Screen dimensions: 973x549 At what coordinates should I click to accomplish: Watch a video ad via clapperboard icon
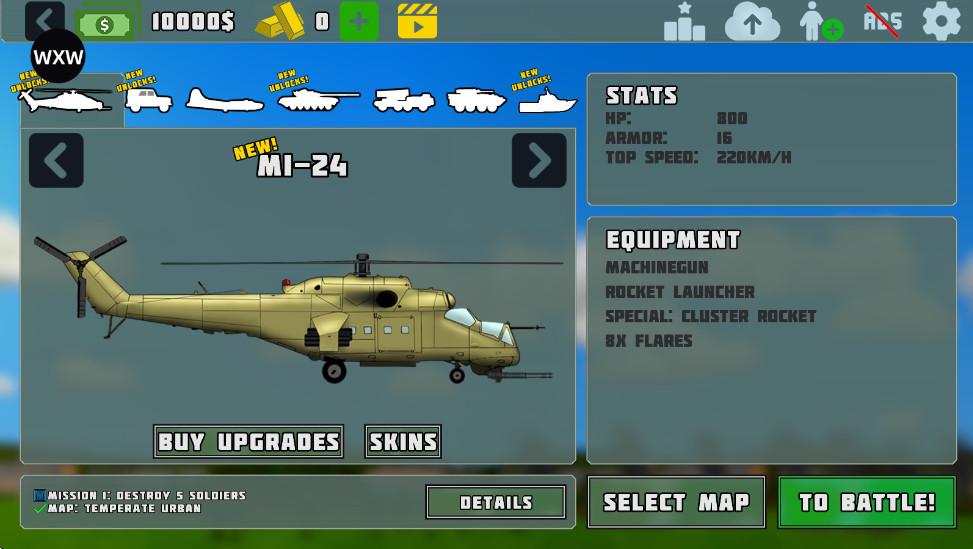417,21
